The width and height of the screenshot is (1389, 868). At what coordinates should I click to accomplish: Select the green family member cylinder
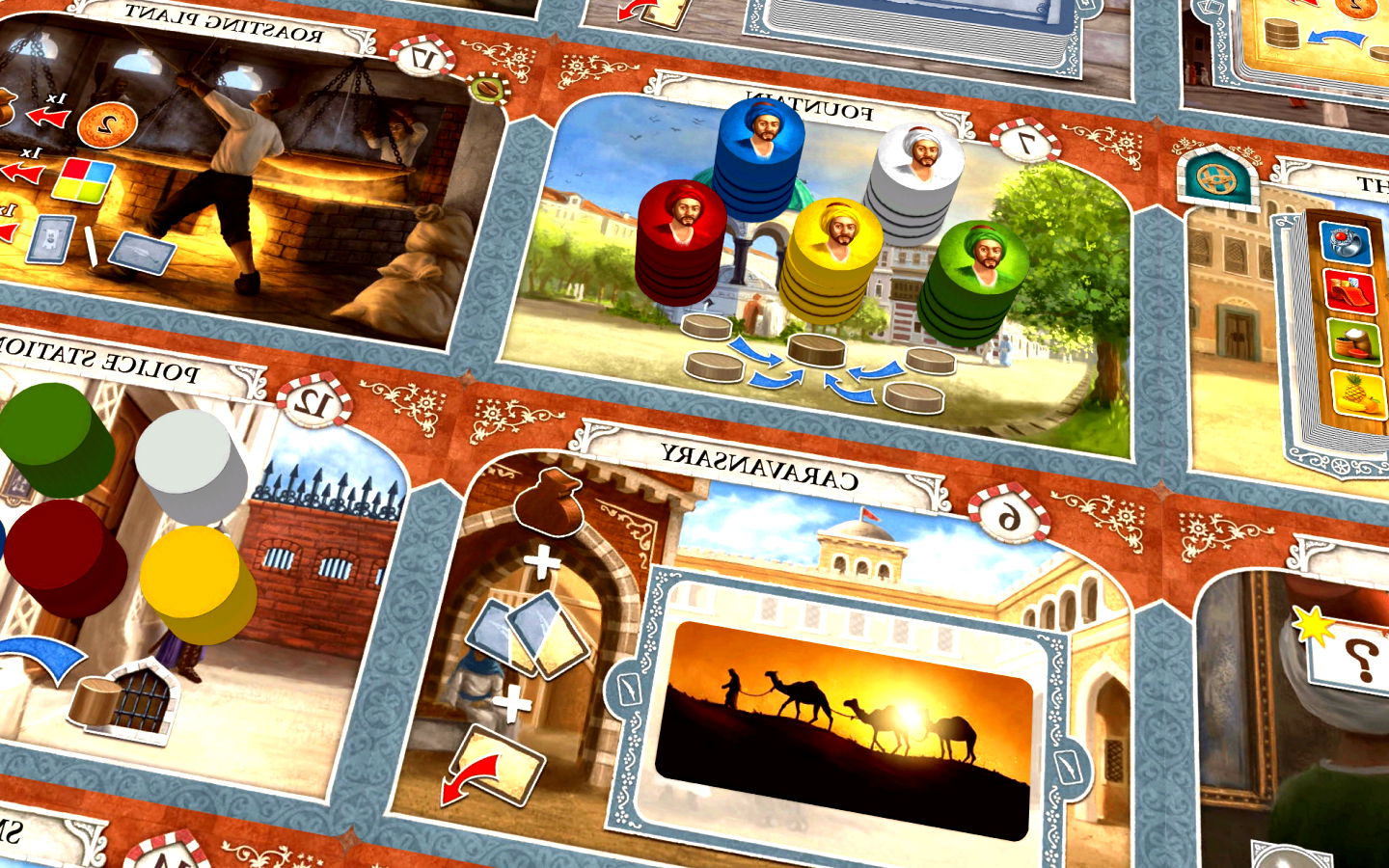(58, 439)
